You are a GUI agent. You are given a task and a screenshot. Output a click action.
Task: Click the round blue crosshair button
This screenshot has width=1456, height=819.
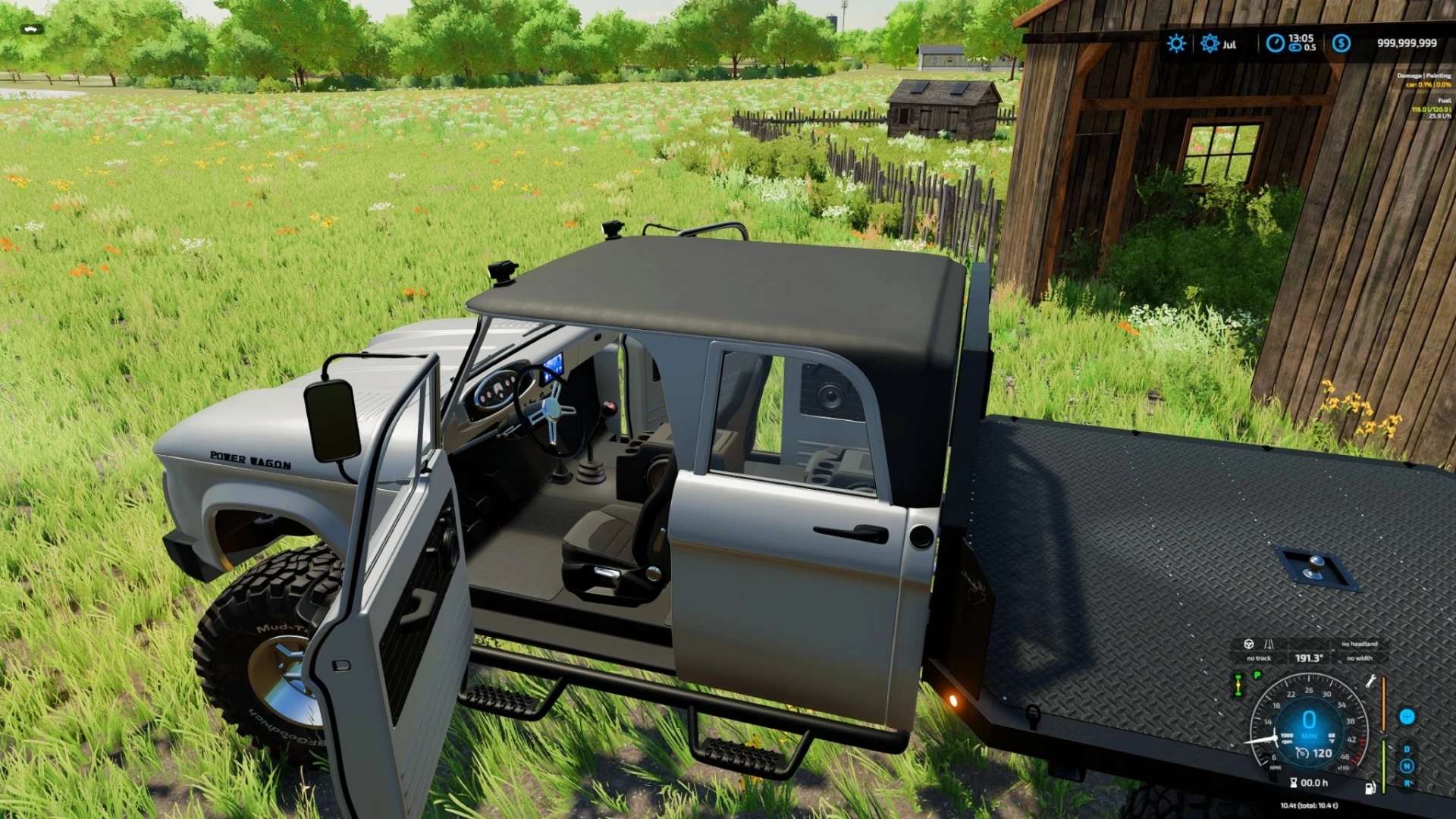click(1407, 717)
